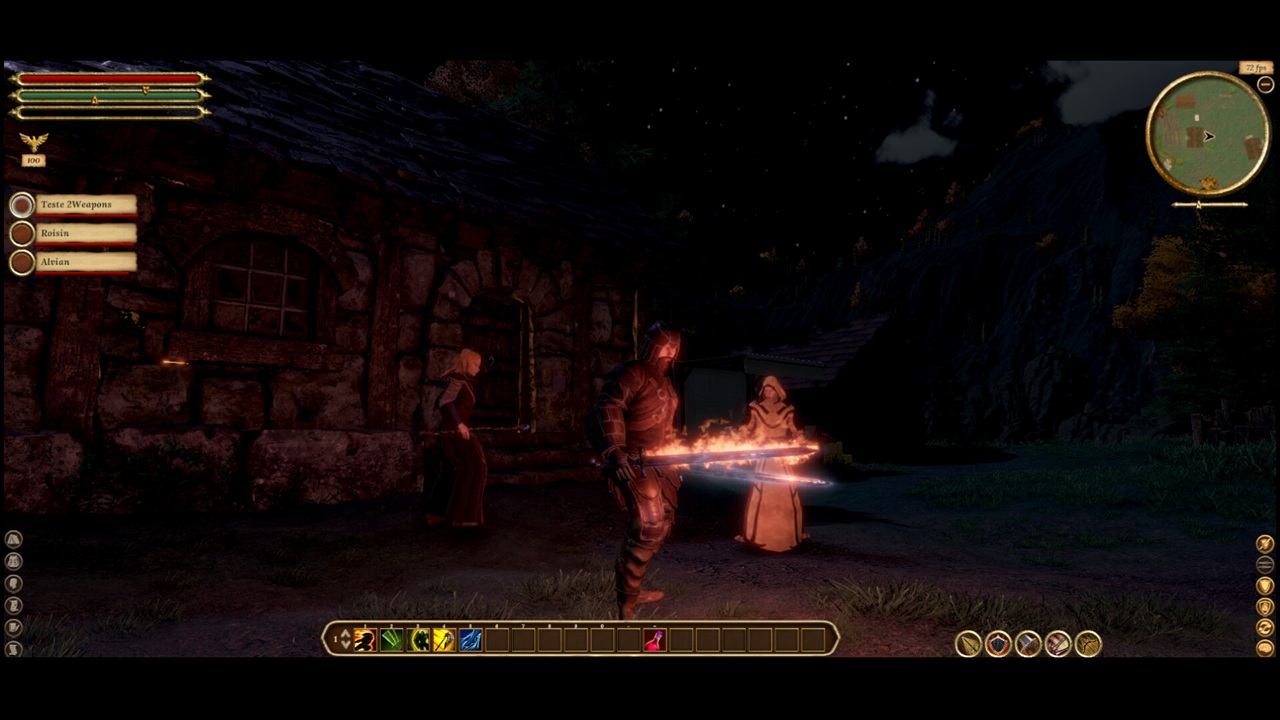Screen dimensions: 1280x720
Task: Choose the flaming shield icon
Action: 998,644
